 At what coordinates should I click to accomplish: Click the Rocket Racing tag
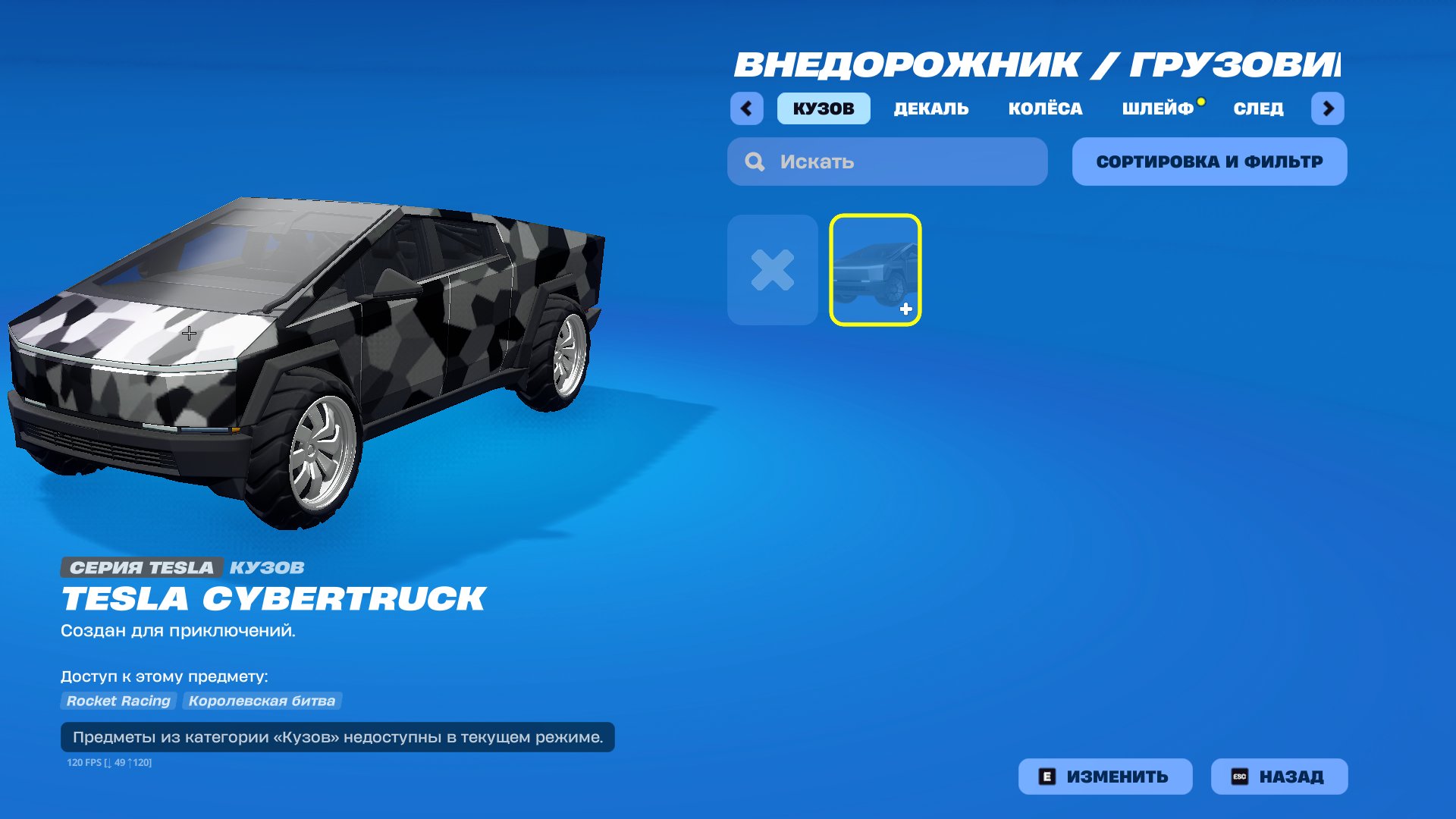118,701
